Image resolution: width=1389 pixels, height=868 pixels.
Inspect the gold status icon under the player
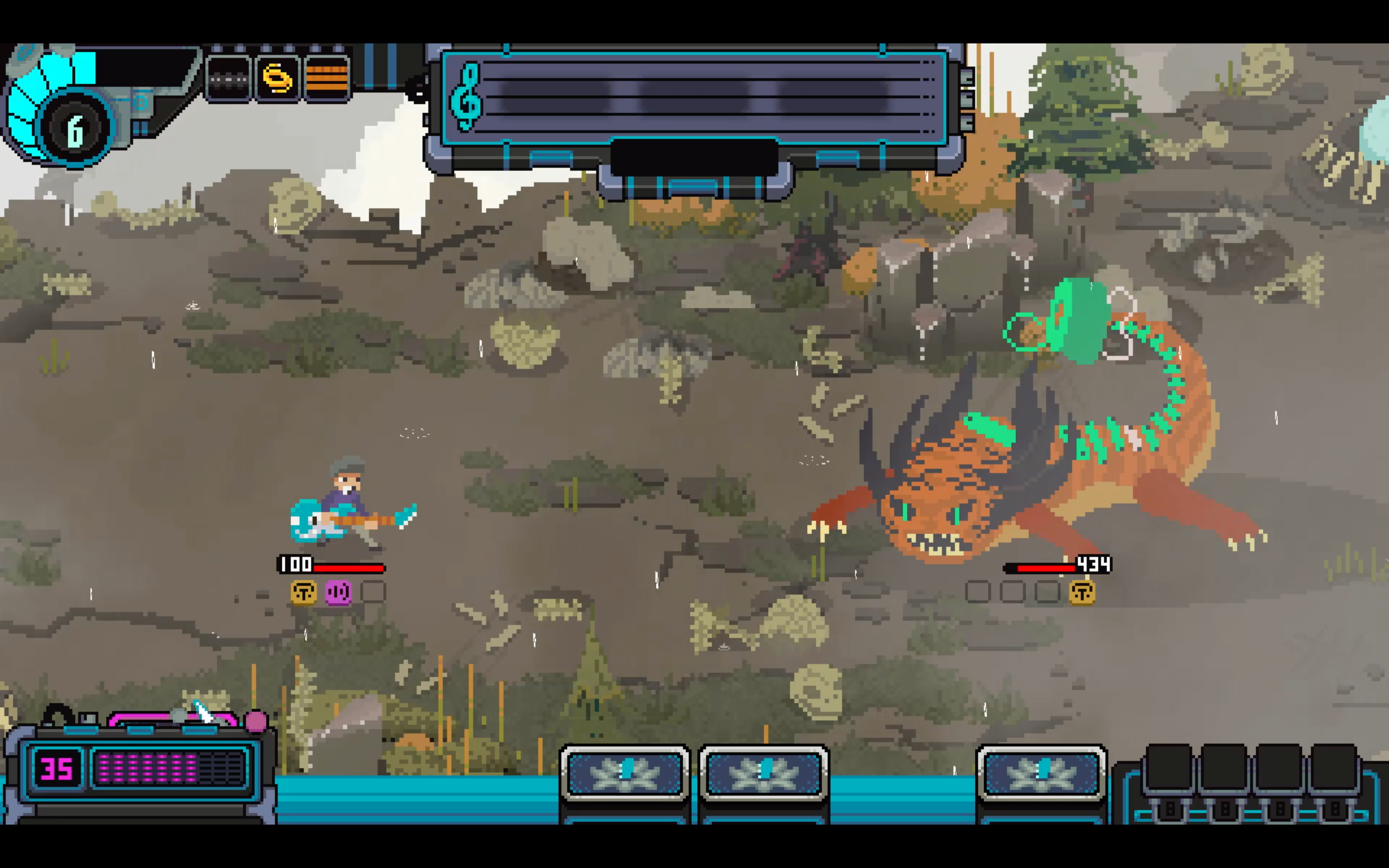(x=304, y=592)
